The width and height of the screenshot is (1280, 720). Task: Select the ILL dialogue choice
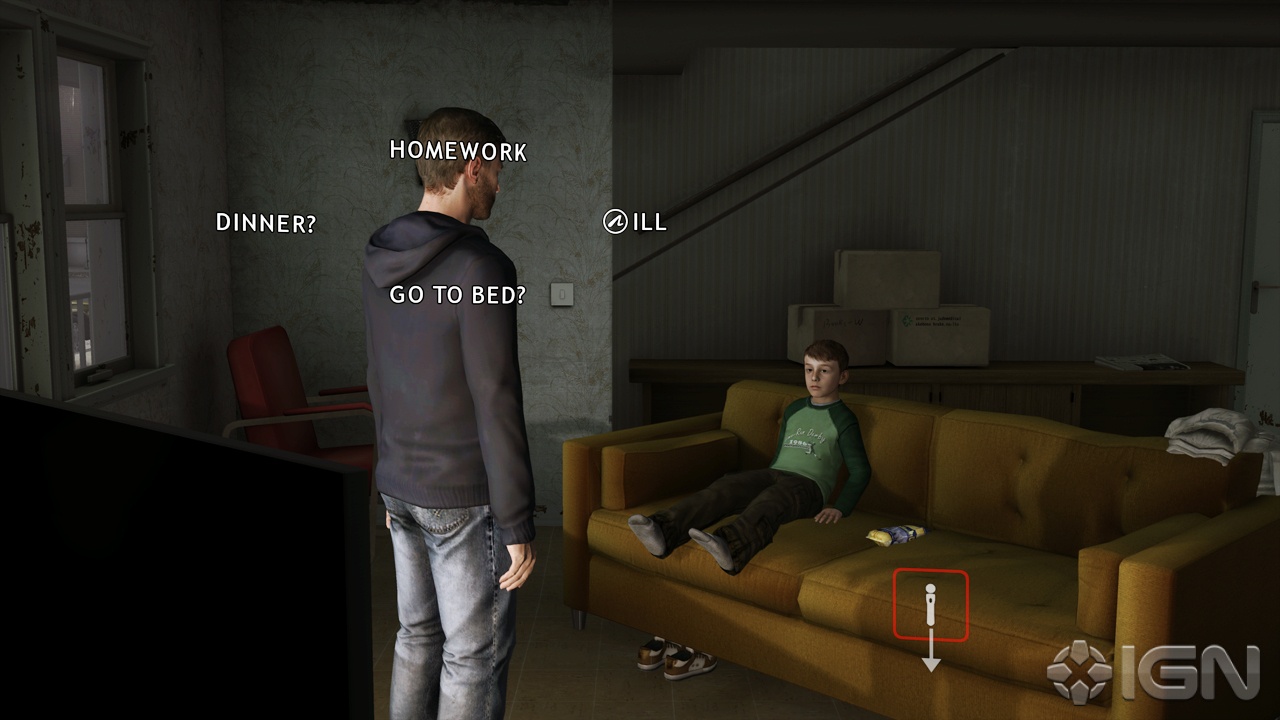646,223
